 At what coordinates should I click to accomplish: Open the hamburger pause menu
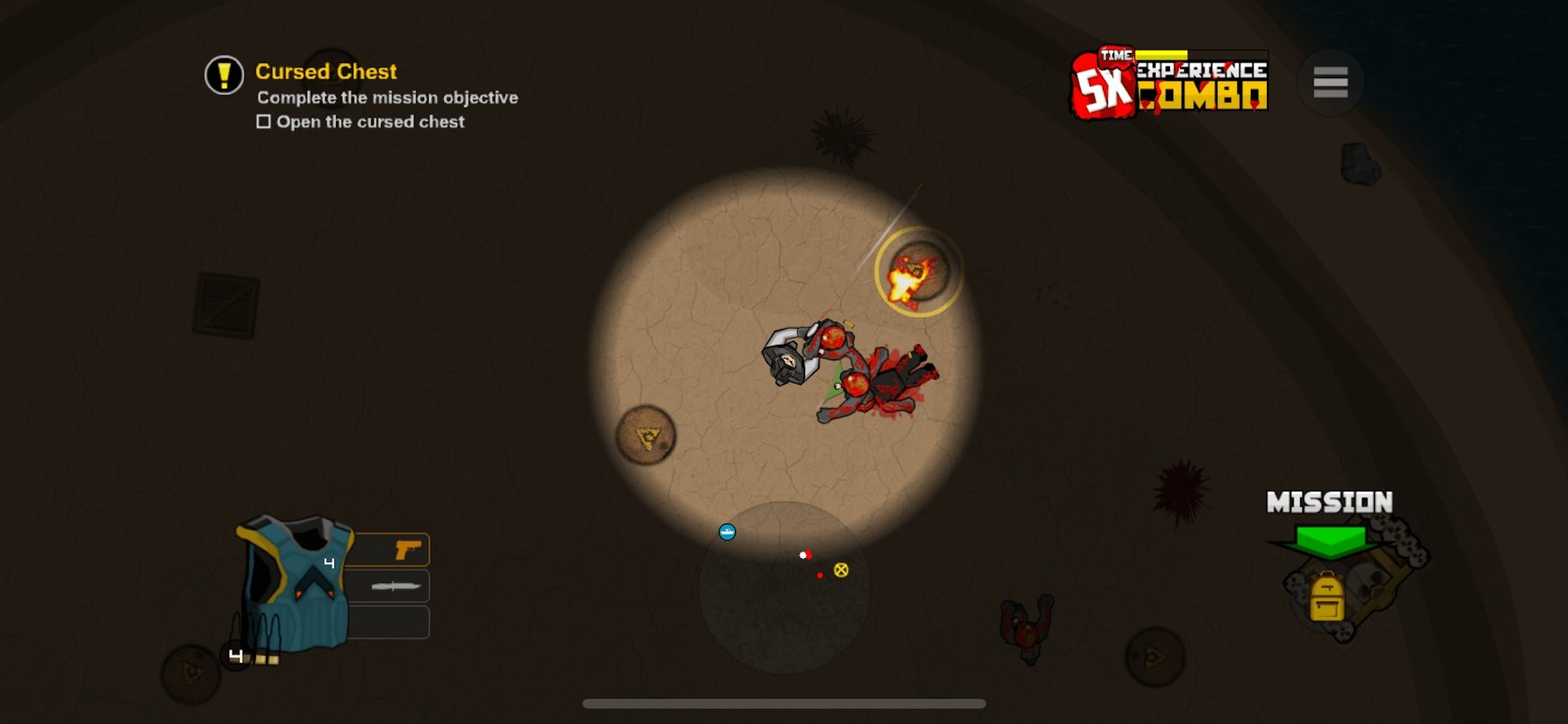[x=1330, y=82]
